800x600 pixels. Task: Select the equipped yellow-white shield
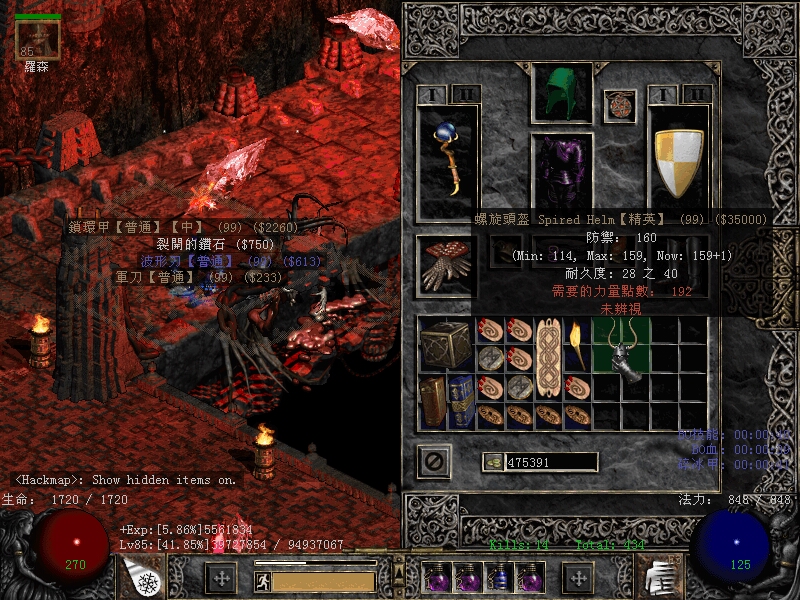[x=679, y=160]
